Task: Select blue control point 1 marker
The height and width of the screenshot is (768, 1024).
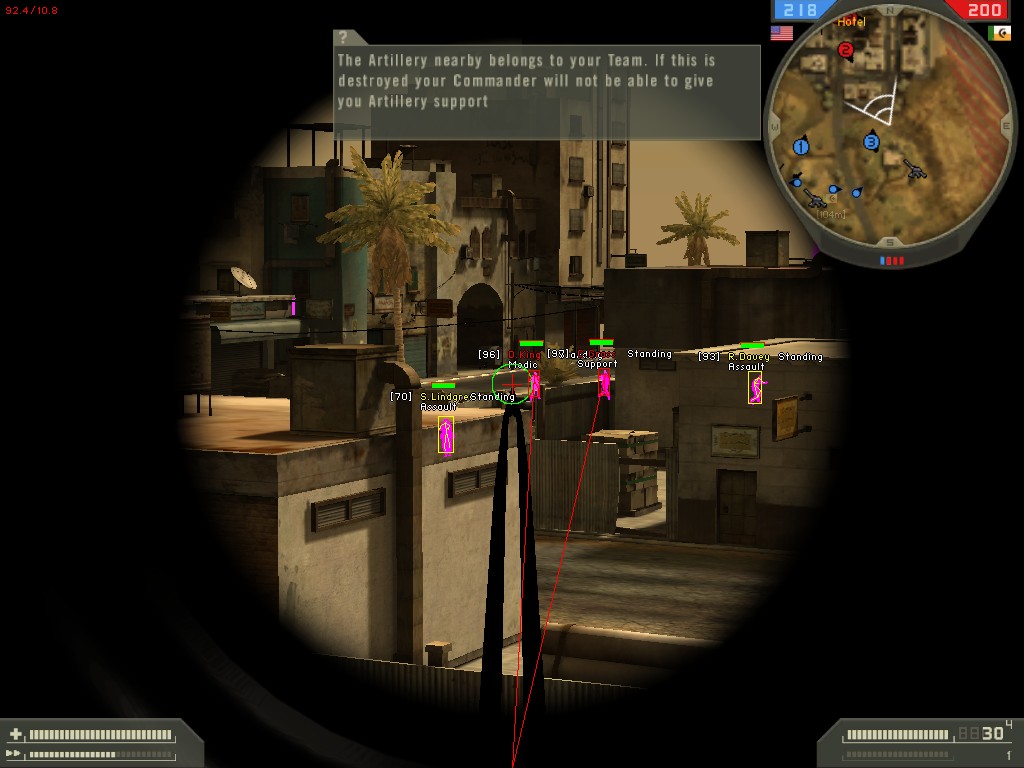Action: pyautogui.click(x=801, y=147)
